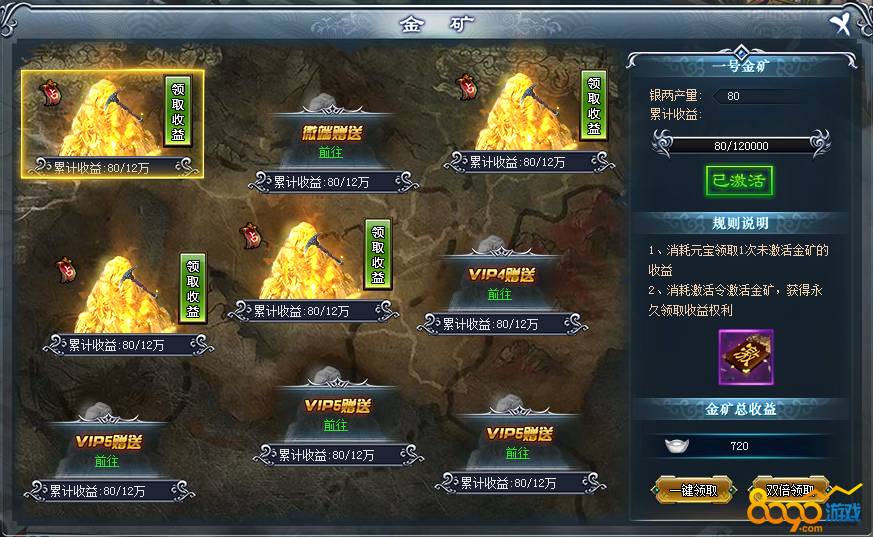This screenshot has width=873, height=537.
Task: Select the purple activation token icon
Action: (745, 357)
